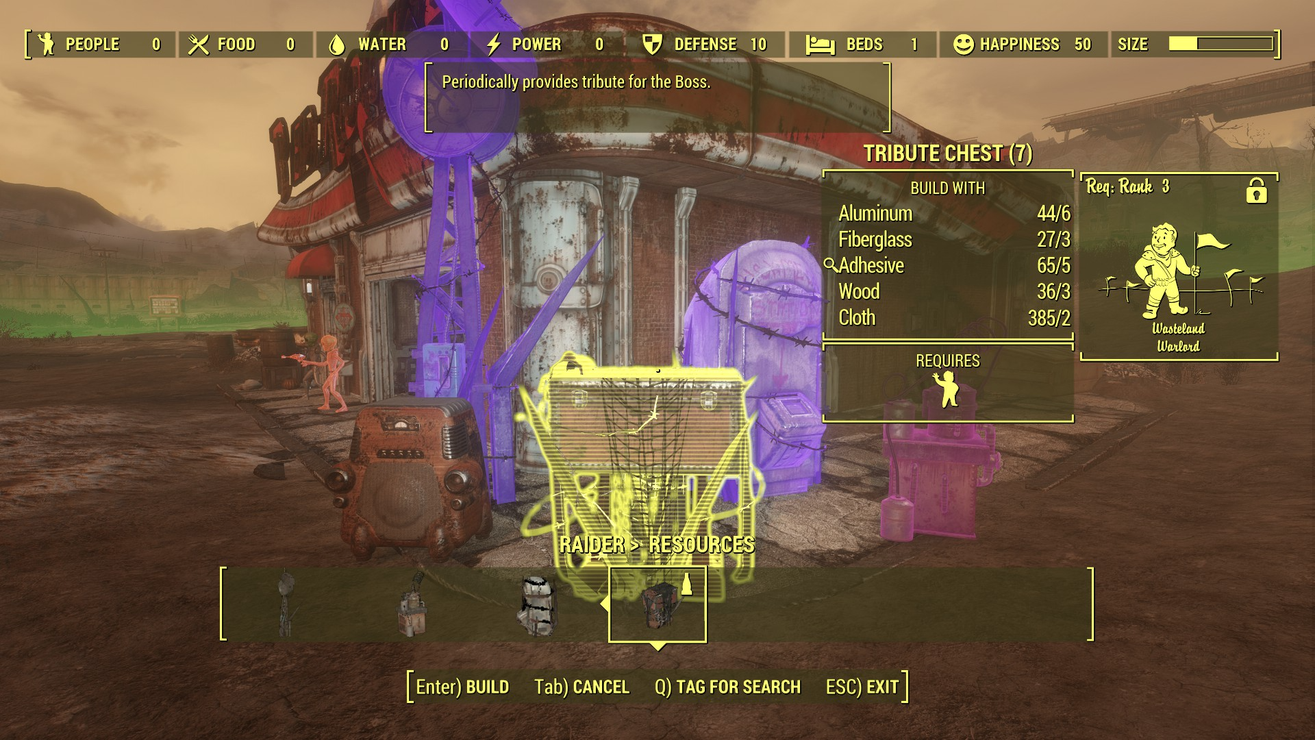Select RESOURCES in the category breadcrumb
This screenshot has height=740, width=1315.
[x=703, y=545]
